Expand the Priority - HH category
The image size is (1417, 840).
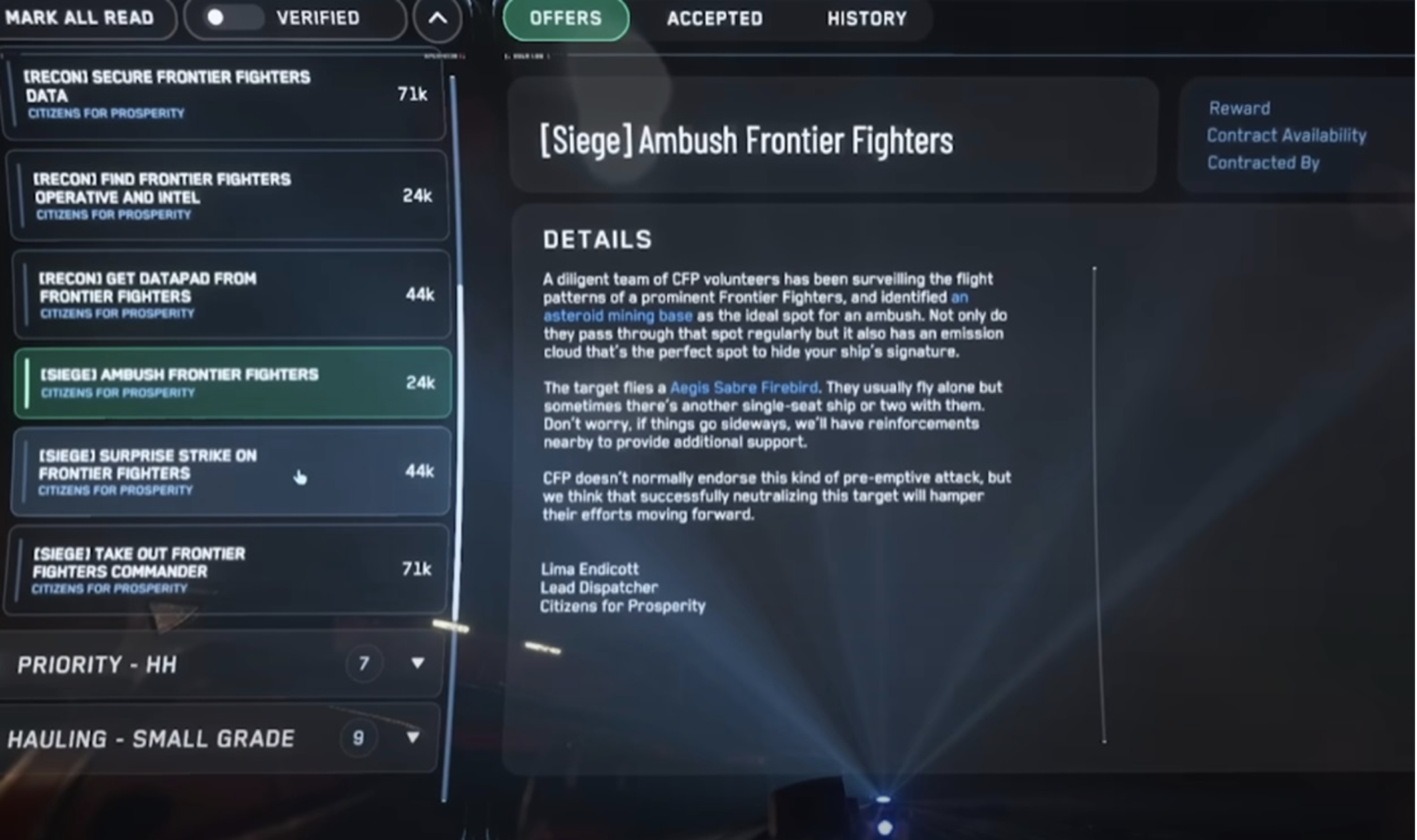[x=417, y=664]
